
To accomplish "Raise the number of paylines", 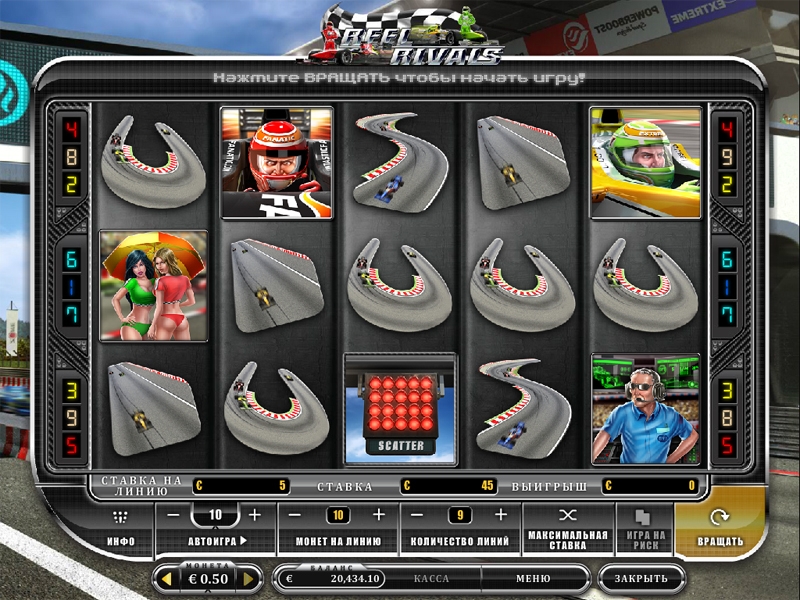I will tap(501, 515).
